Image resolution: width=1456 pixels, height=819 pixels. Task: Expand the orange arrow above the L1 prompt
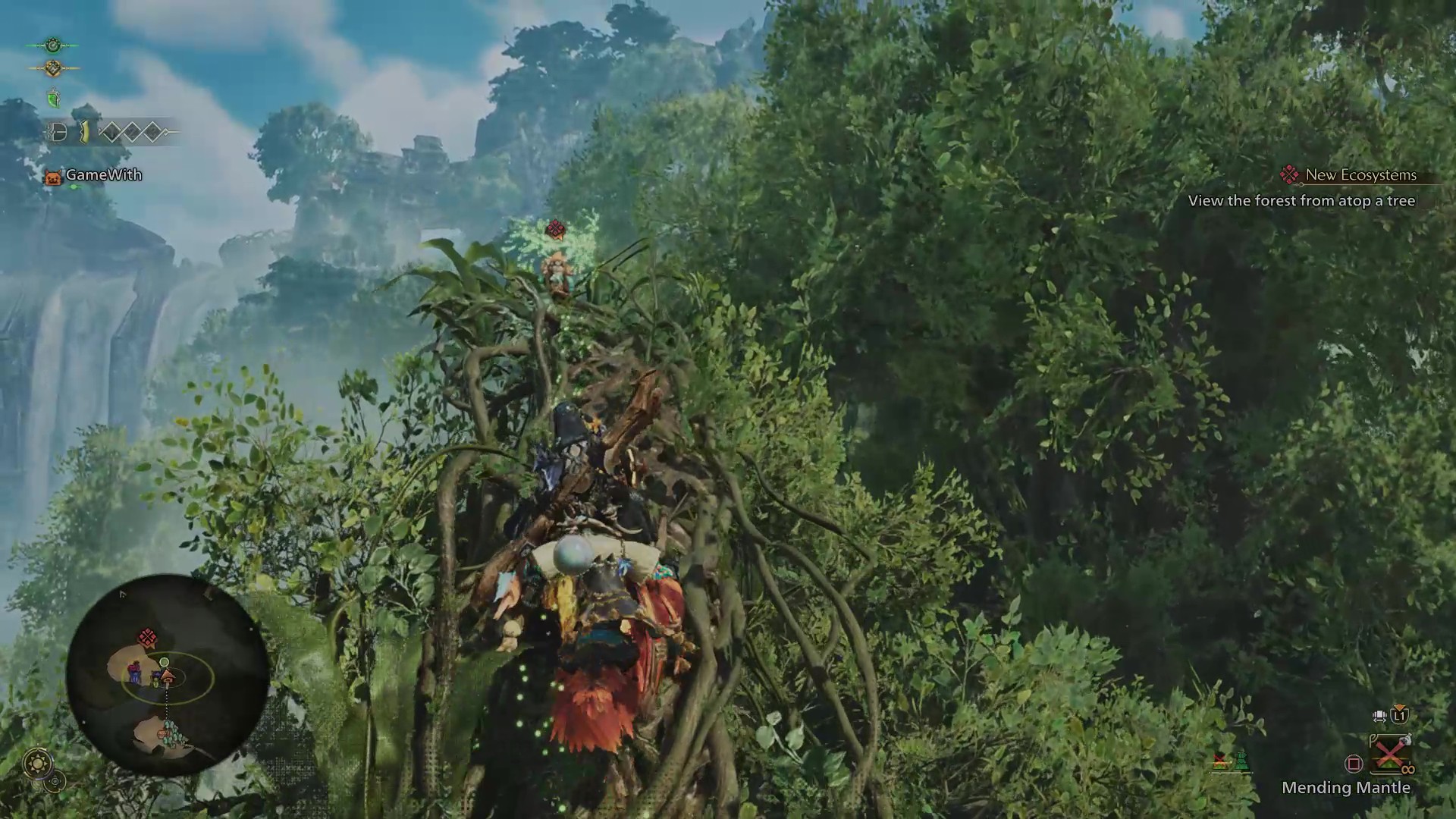tap(1399, 708)
